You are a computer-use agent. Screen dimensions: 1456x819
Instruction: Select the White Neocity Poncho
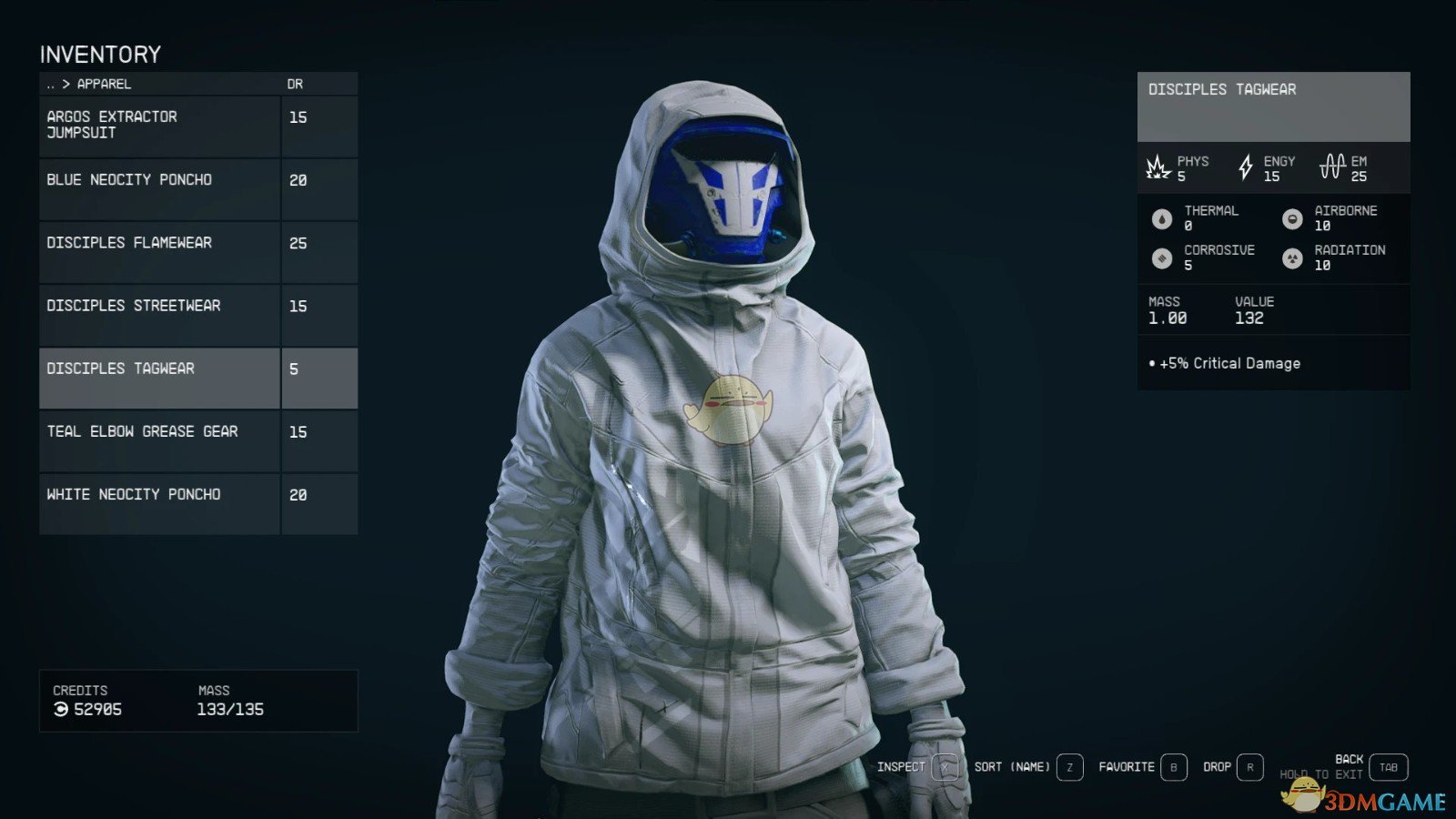(x=159, y=502)
